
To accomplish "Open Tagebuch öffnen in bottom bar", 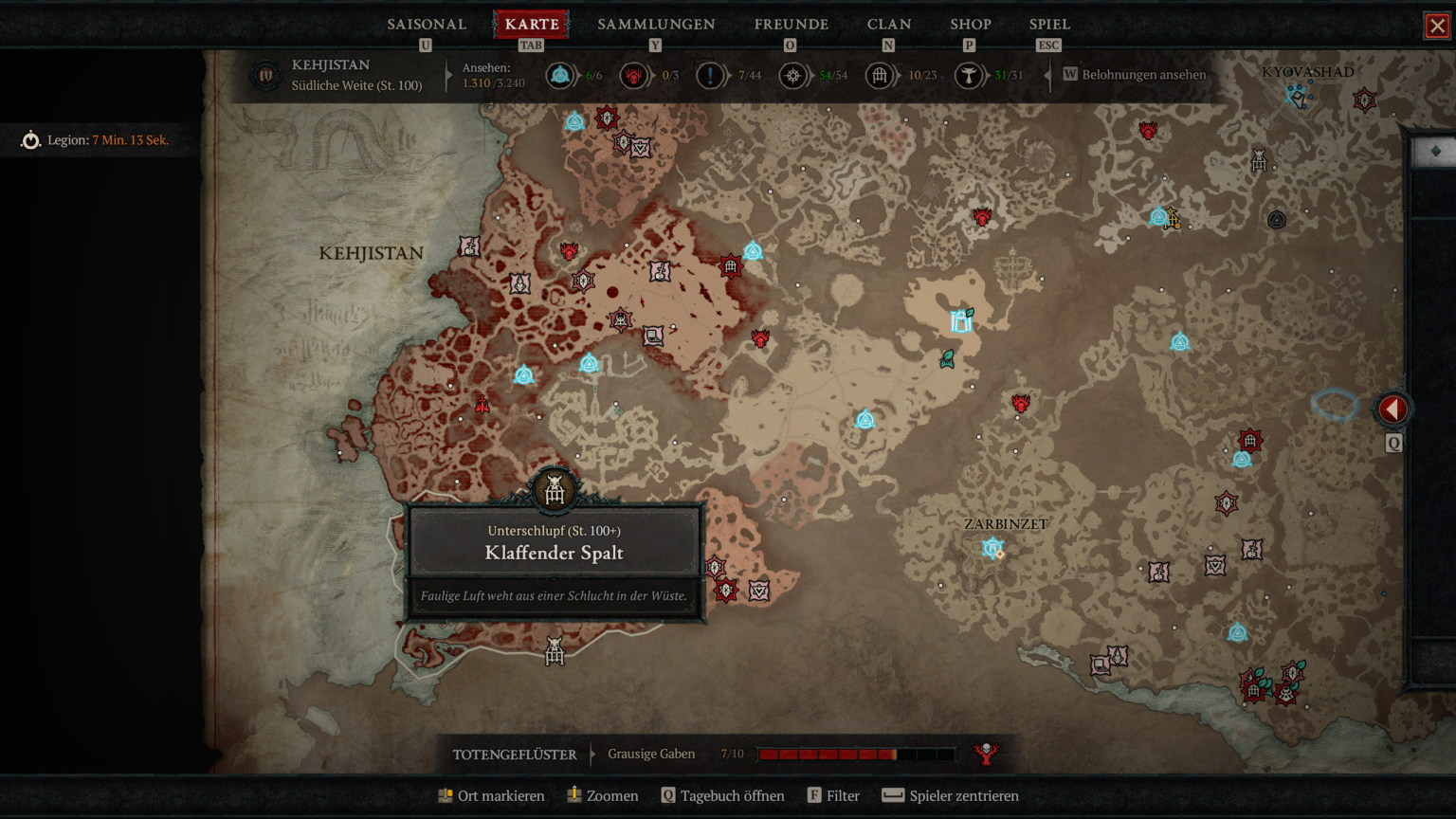I will click(x=722, y=796).
